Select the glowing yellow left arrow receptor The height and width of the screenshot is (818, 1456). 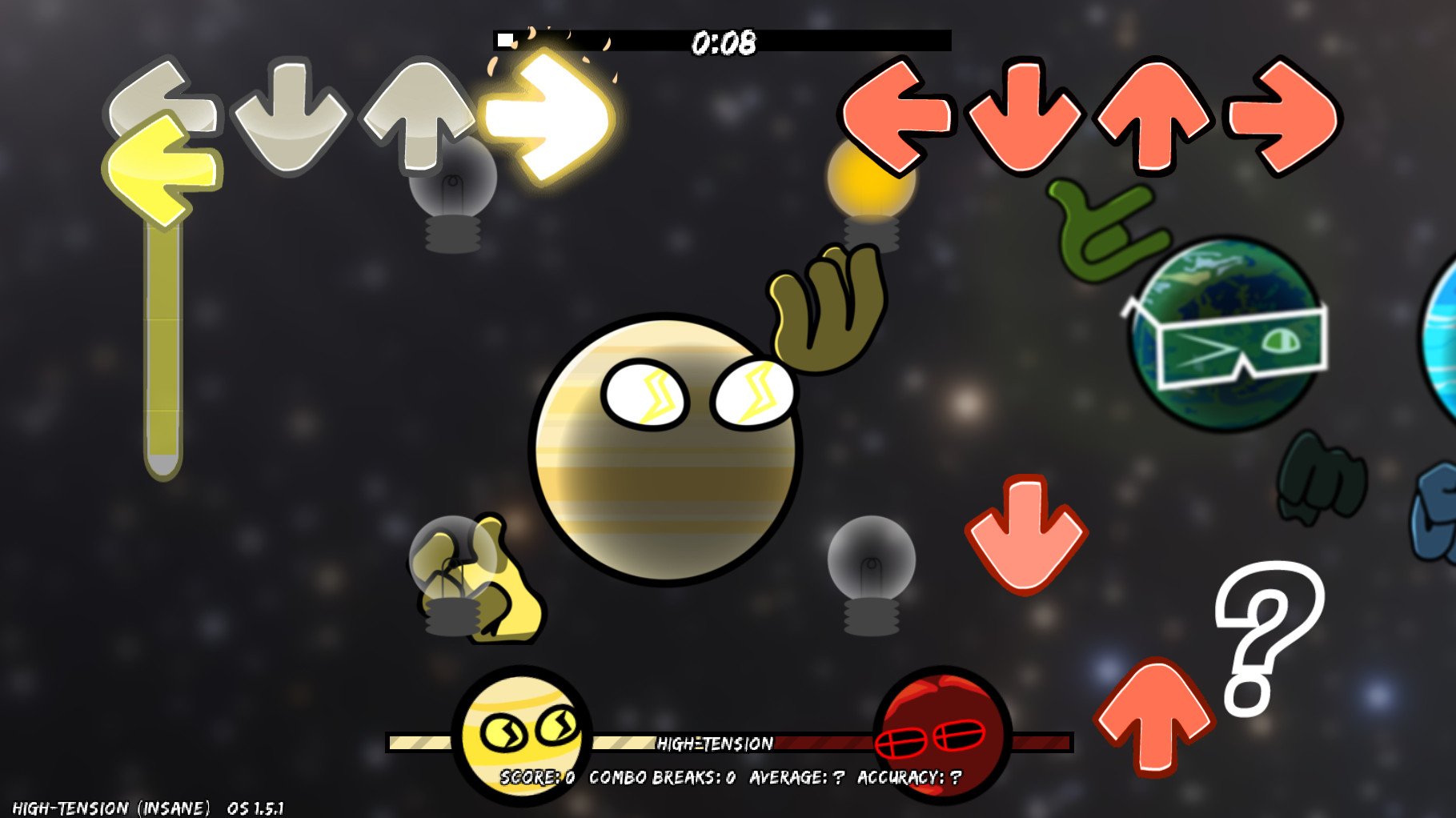click(x=164, y=168)
